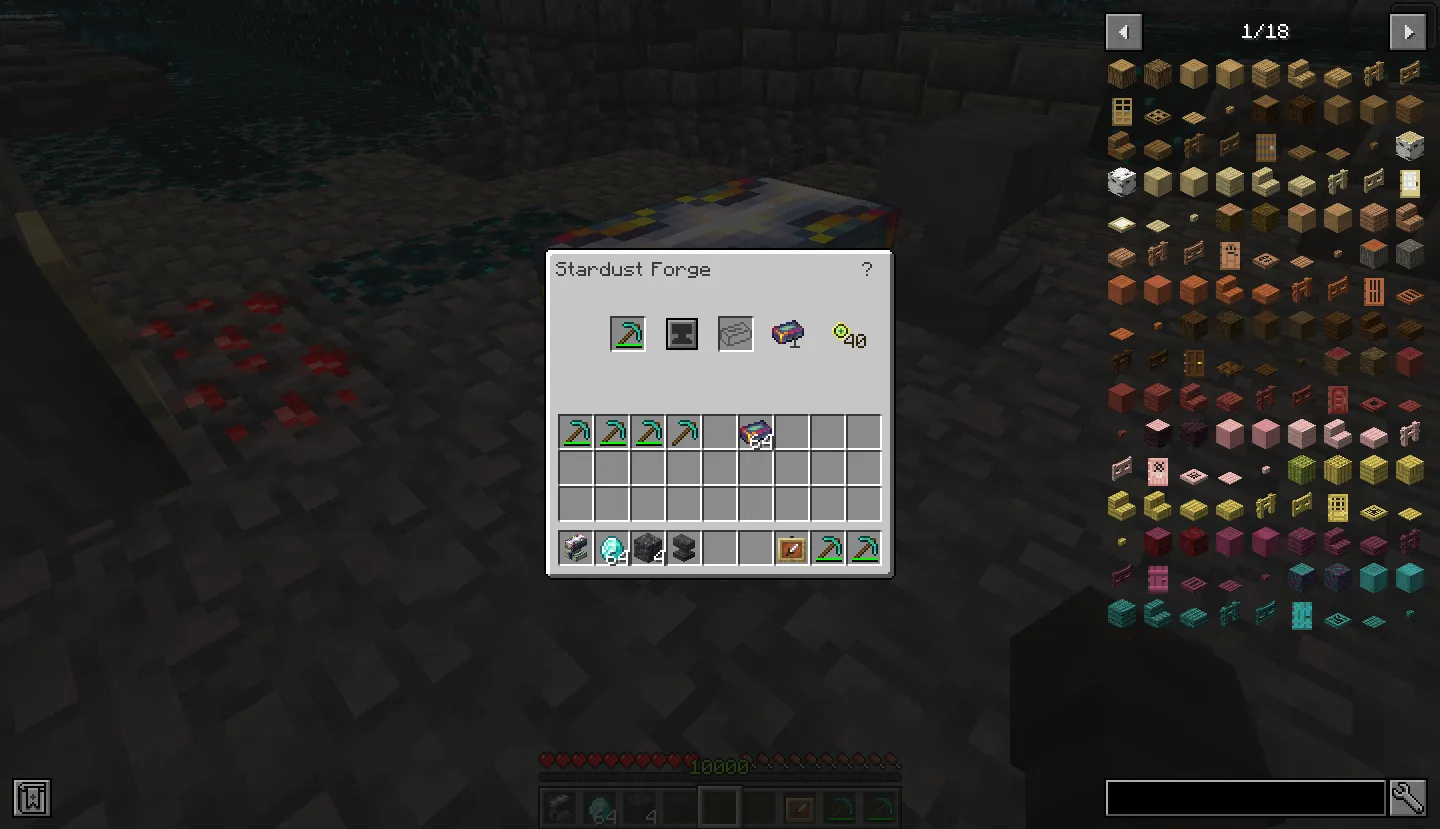Click the iron ingot ghost slot icon
The width and height of the screenshot is (1440, 829).
click(x=736, y=333)
